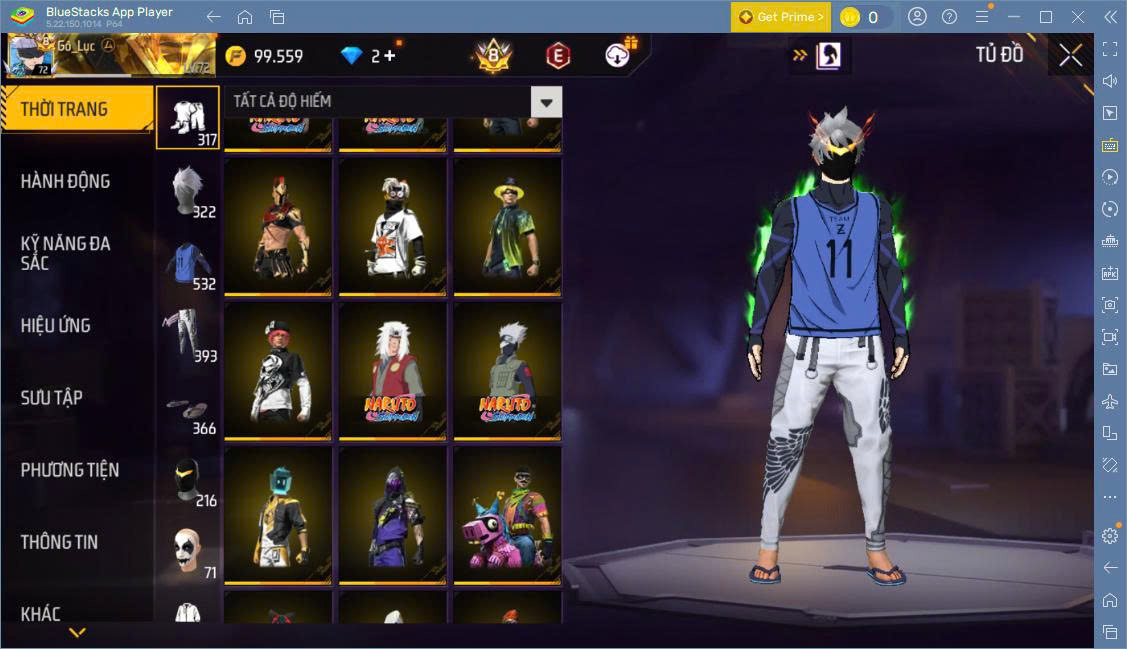Pick the yellow hat green jacket outfit

507,226
